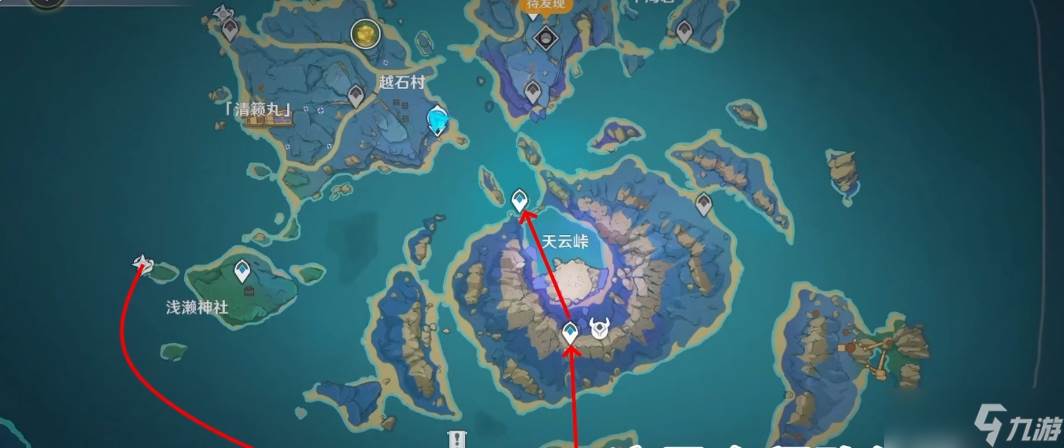Open the gold circular map marker

(365, 35)
